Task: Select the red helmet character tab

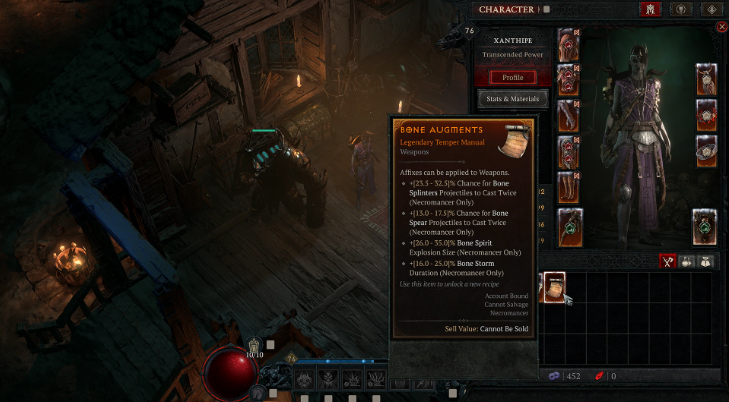Action: 648,9
